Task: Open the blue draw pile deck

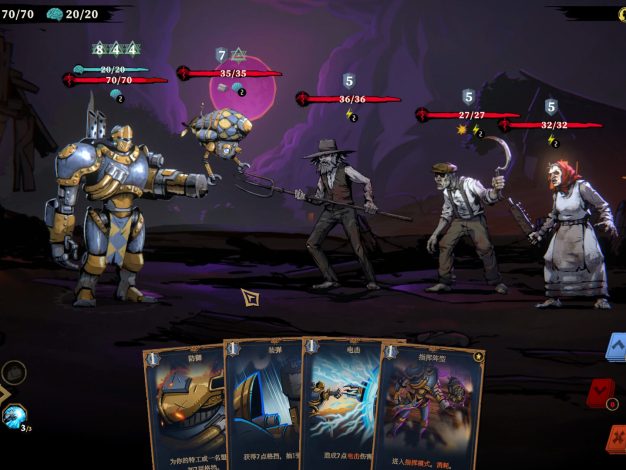Action: (616, 349)
